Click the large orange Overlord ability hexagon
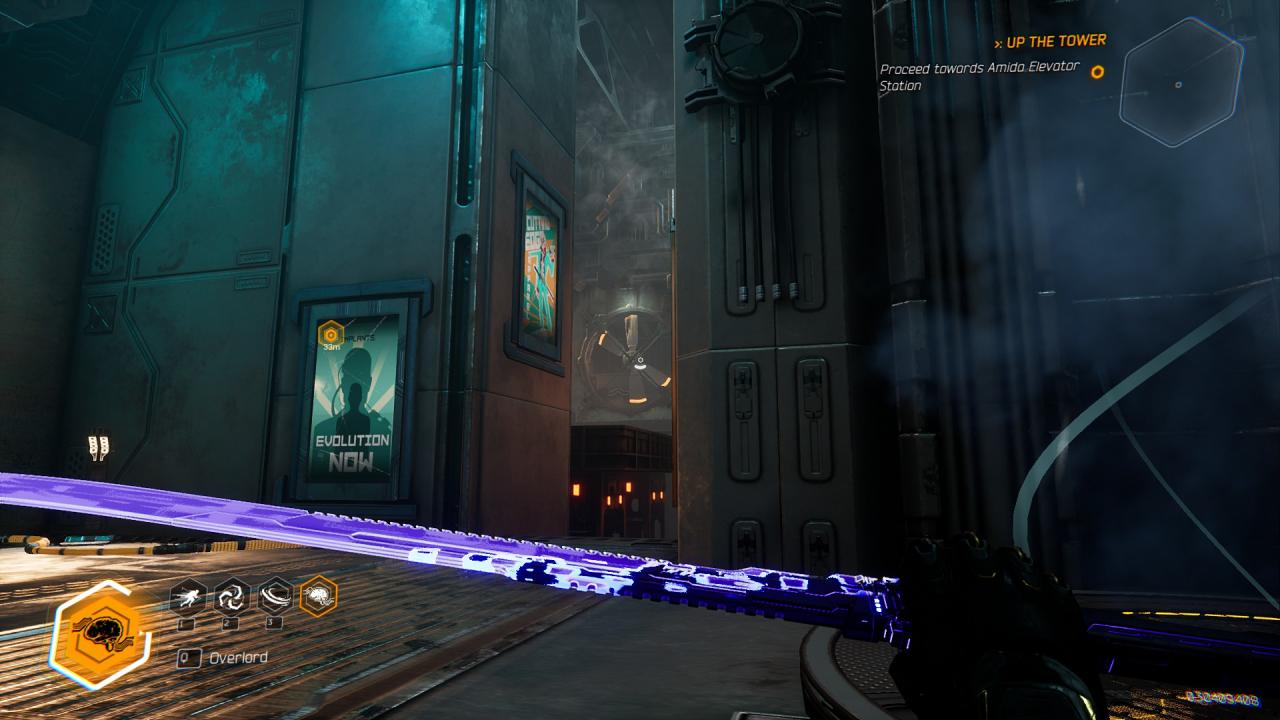Screen dimensions: 1280x720 click(x=101, y=634)
